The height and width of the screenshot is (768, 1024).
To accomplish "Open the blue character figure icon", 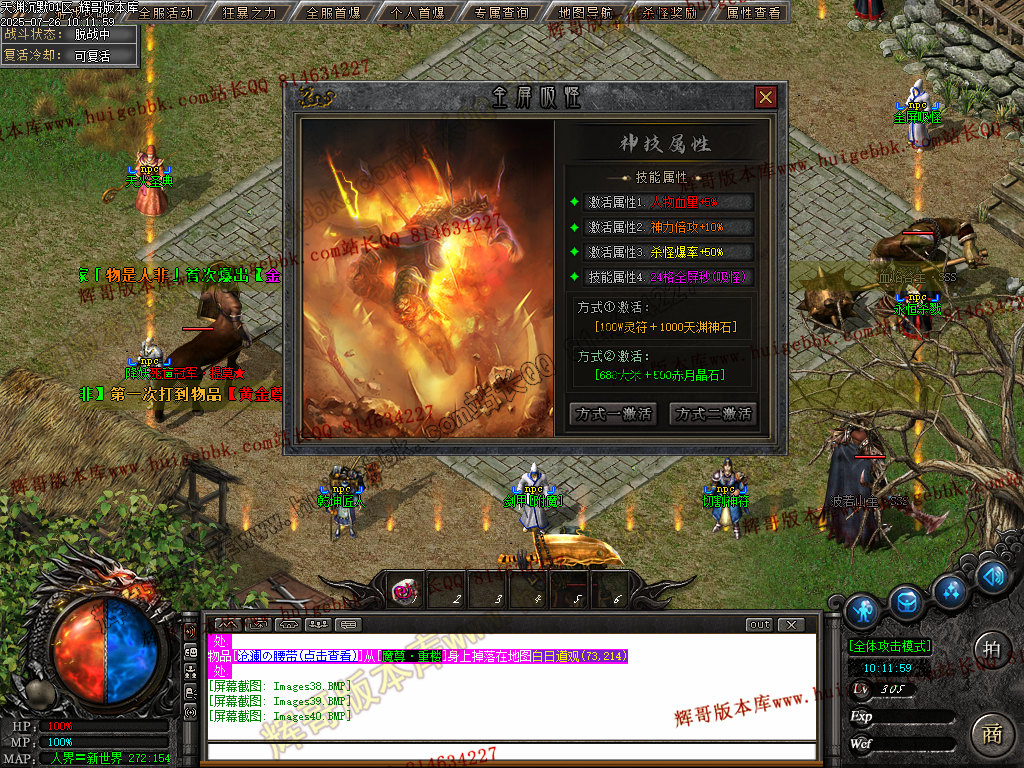I will pos(862,611).
